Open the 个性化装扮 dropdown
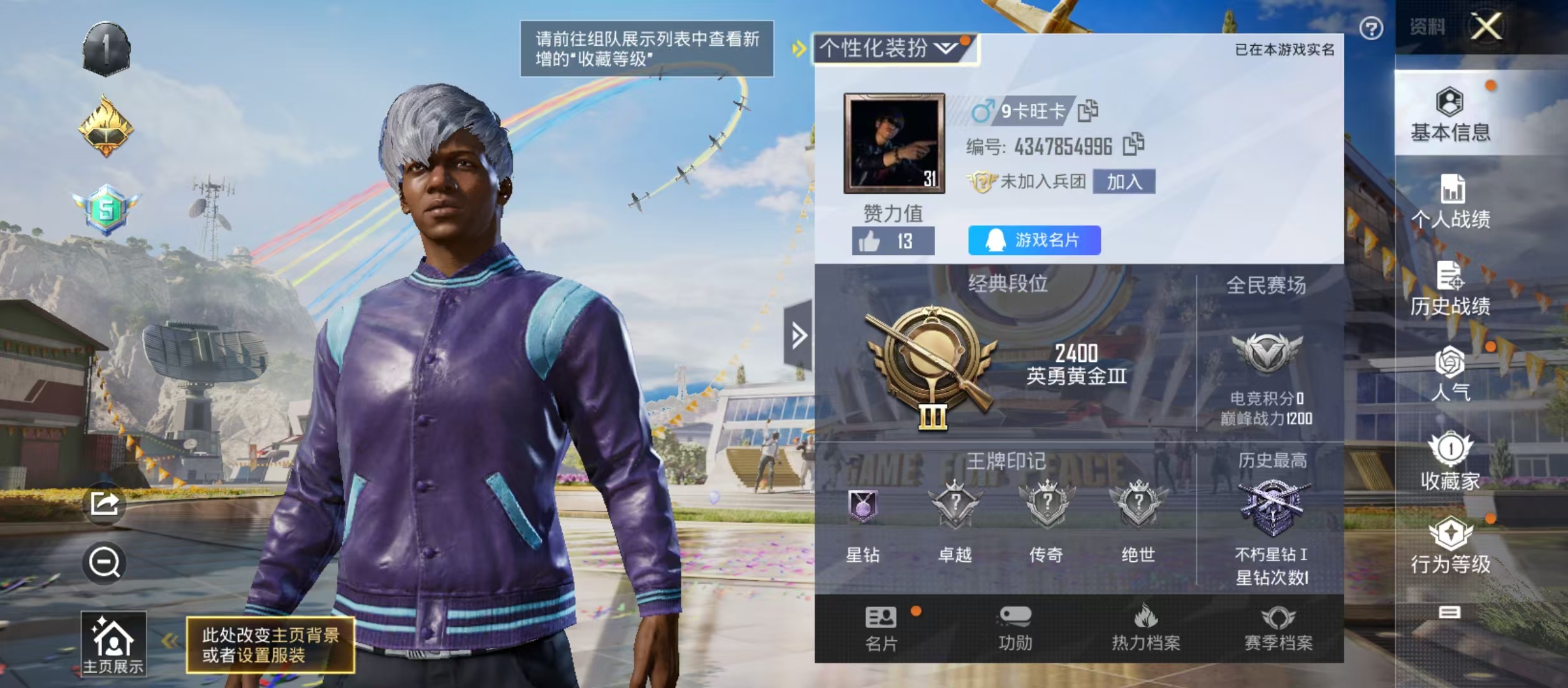The width and height of the screenshot is (1568, 688). click(894, 48)
